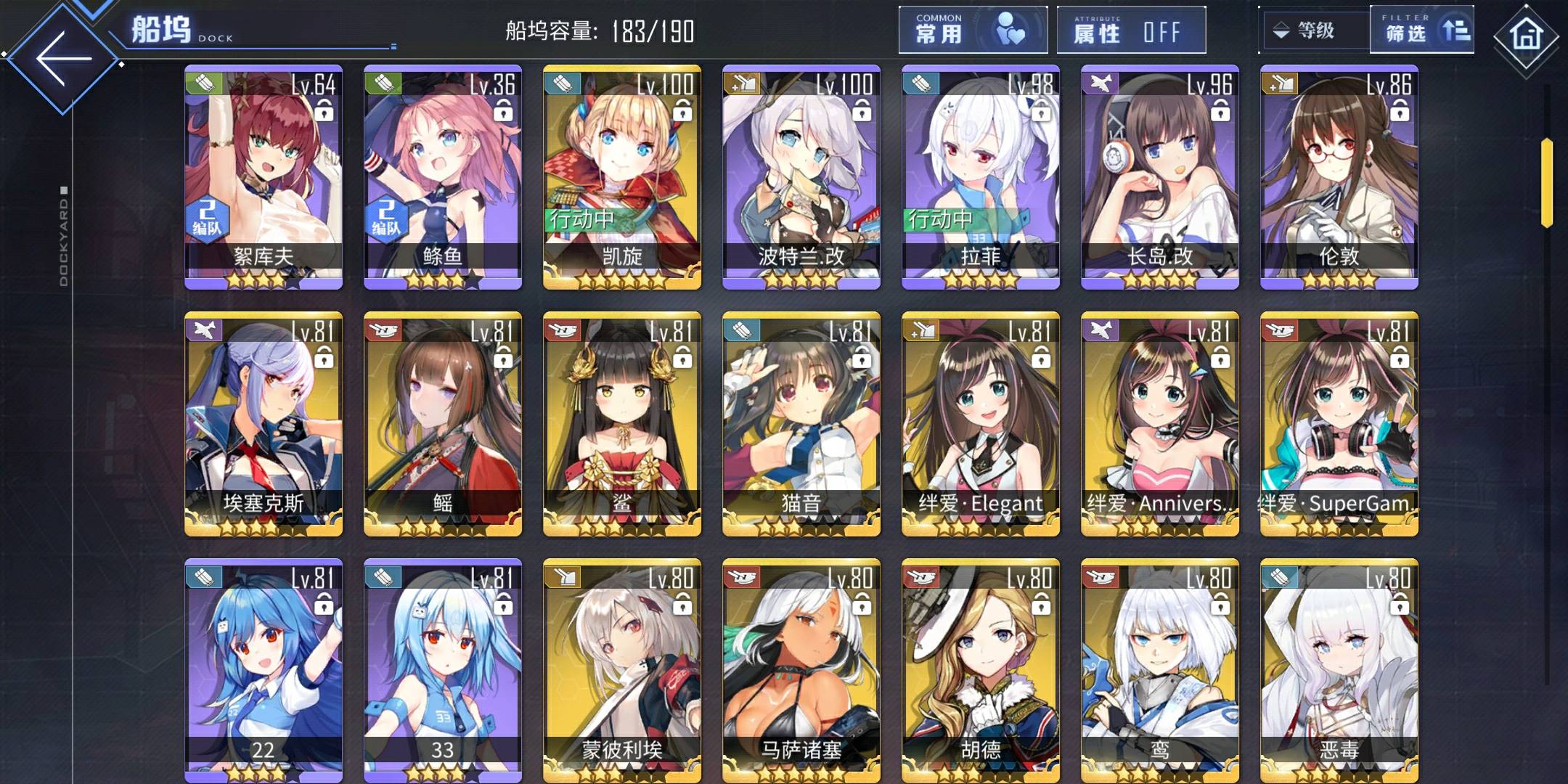Open the 波特兰.改 ship card
This screenshot has height=784, width=1568.
coord(801,177)
